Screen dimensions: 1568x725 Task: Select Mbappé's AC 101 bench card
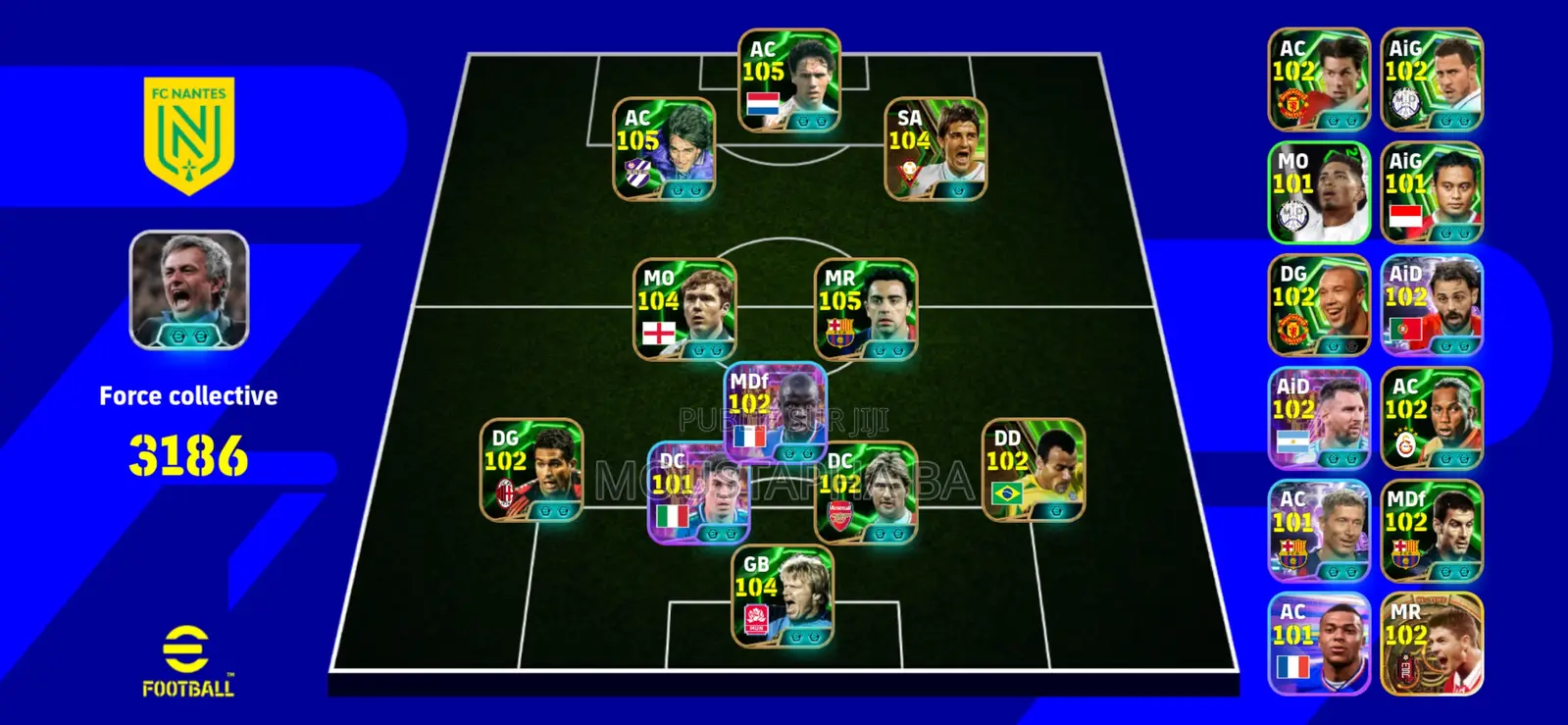[1318, 643]
